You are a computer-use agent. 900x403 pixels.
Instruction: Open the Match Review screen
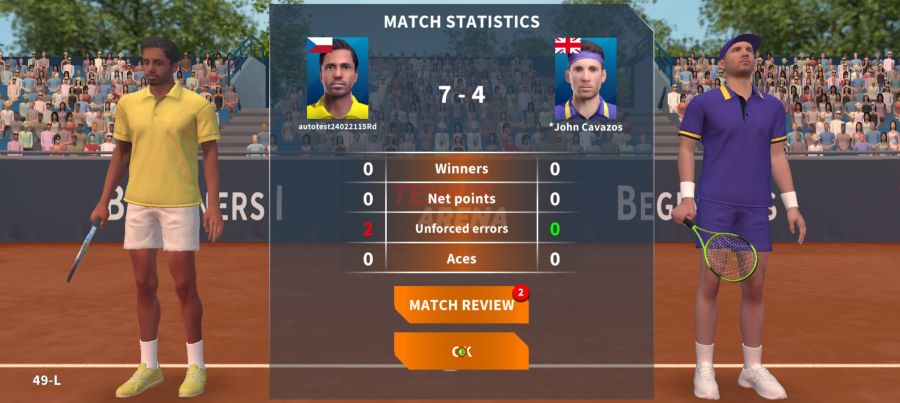click(x=461, y=304)
